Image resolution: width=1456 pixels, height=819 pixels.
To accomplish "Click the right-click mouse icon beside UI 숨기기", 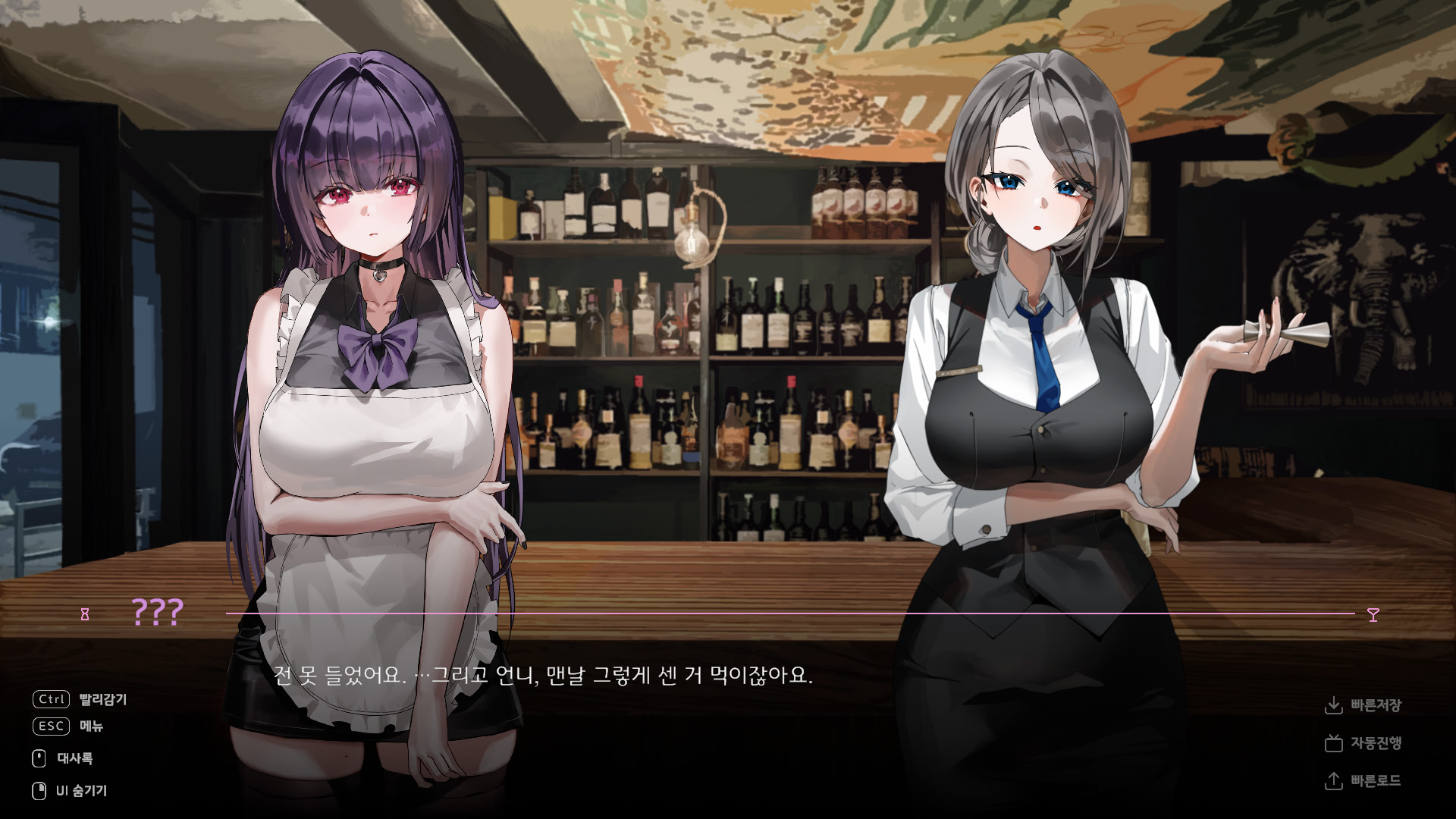I will pyautogui.click(x=40, y=789).
